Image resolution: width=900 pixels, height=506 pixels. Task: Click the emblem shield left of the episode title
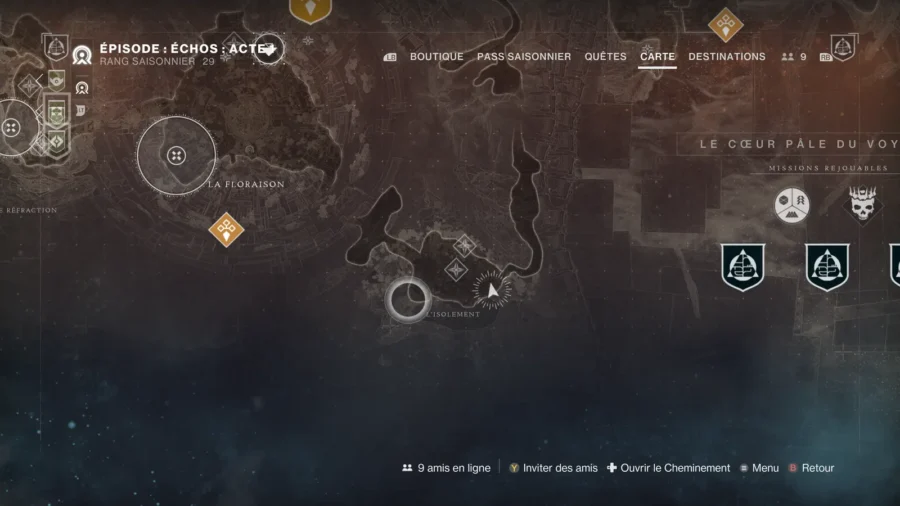56,46
